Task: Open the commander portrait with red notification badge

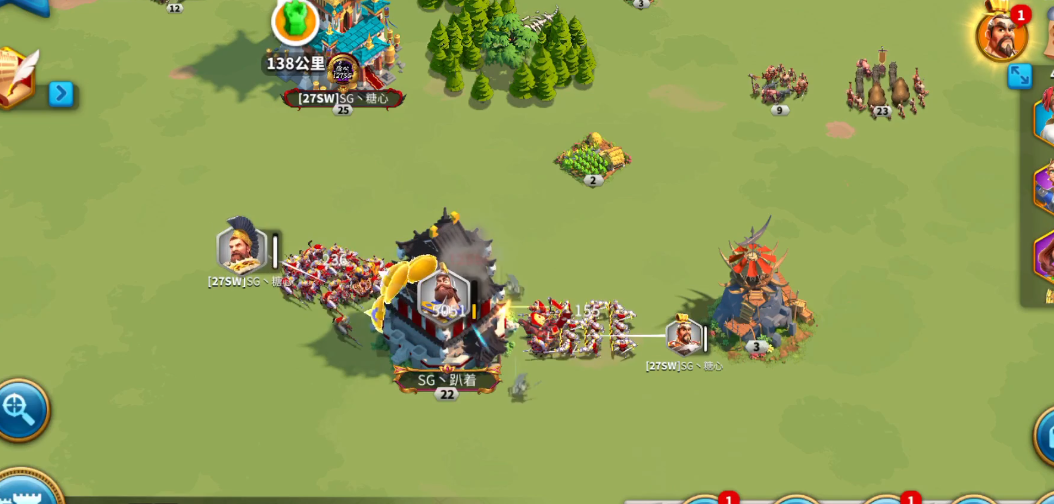Action: coord(1001,35)
